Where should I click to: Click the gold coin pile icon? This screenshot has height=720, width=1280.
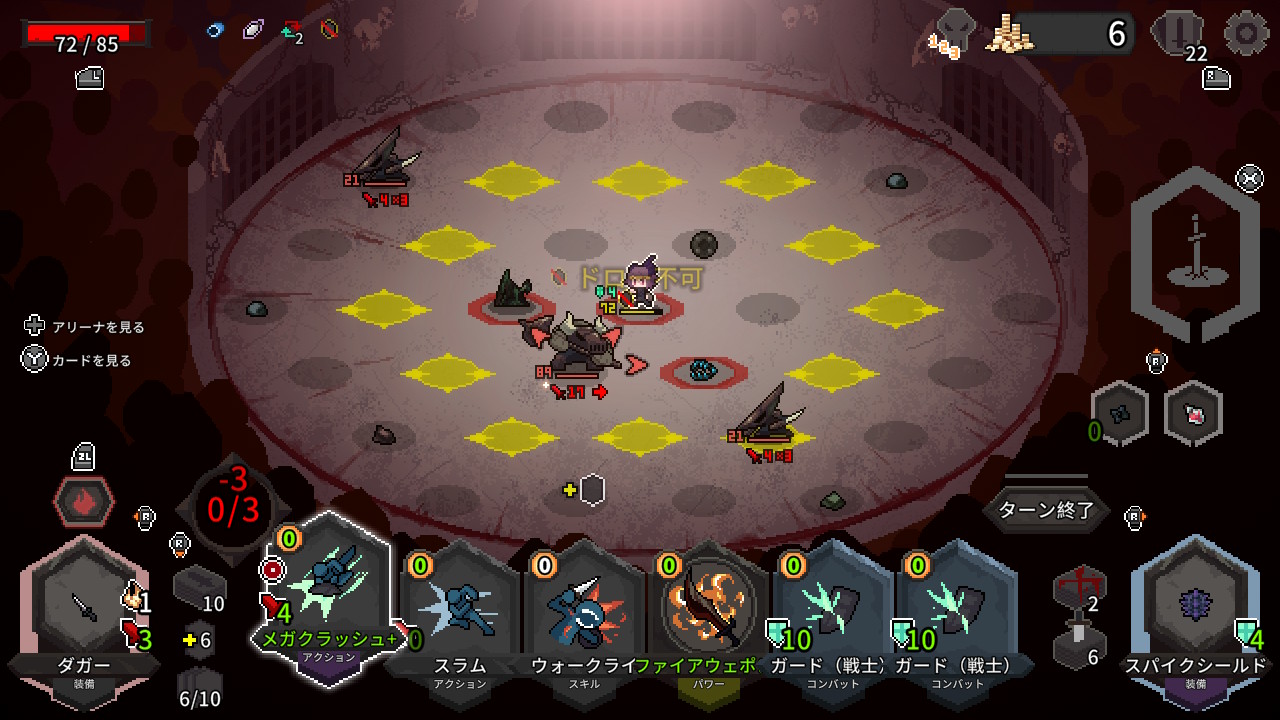pyautogui.click(x=1009, y=35)
